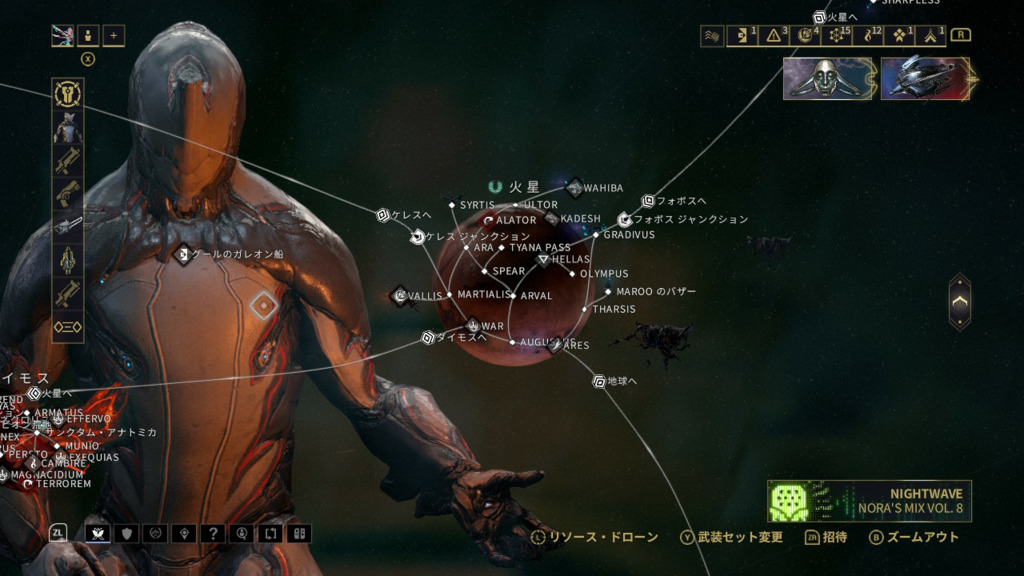
Task: Choose the Olympus node on Mars
Action: tap(572, 273)
